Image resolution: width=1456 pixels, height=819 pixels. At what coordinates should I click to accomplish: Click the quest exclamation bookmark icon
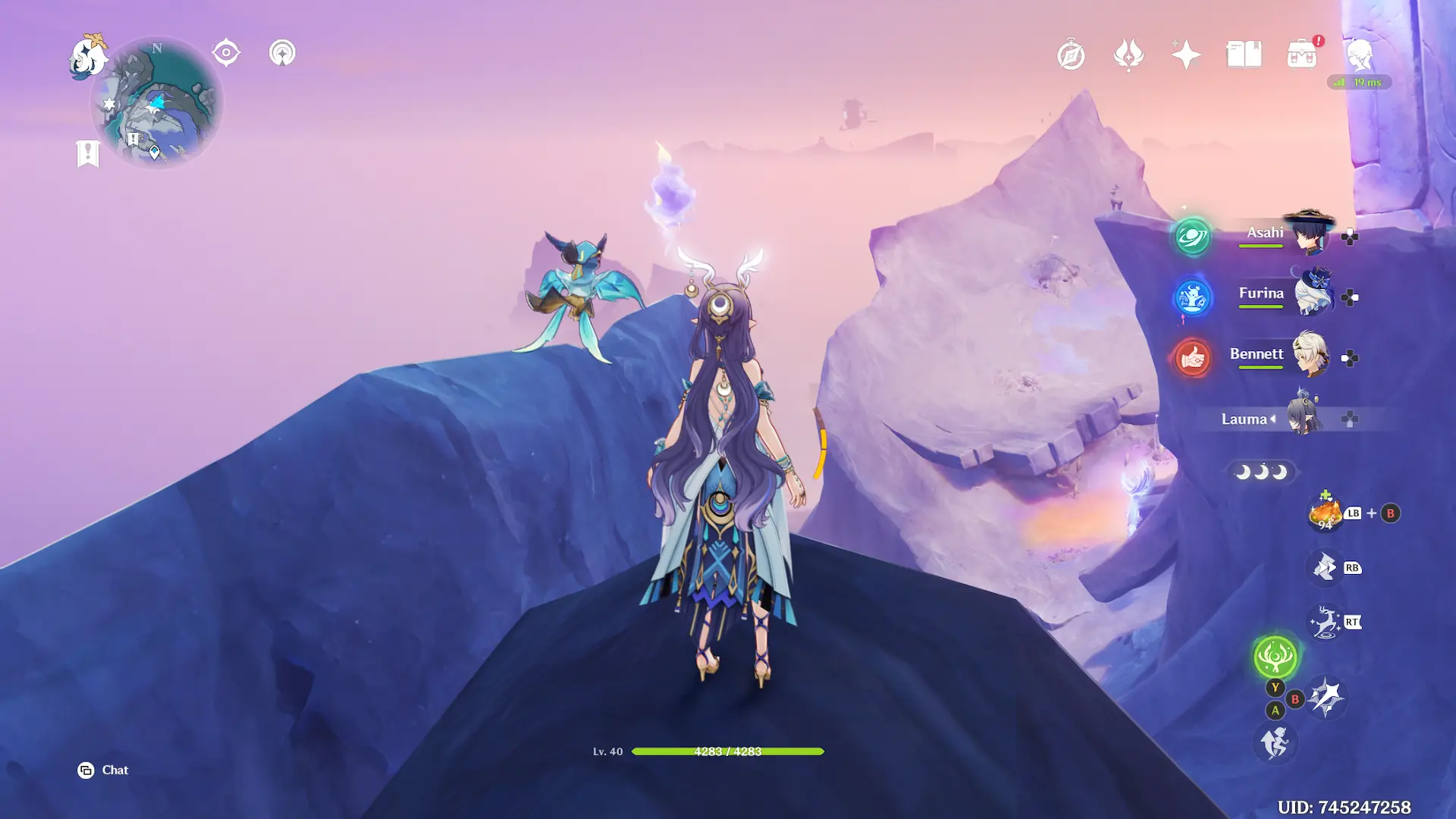point(88,153)
